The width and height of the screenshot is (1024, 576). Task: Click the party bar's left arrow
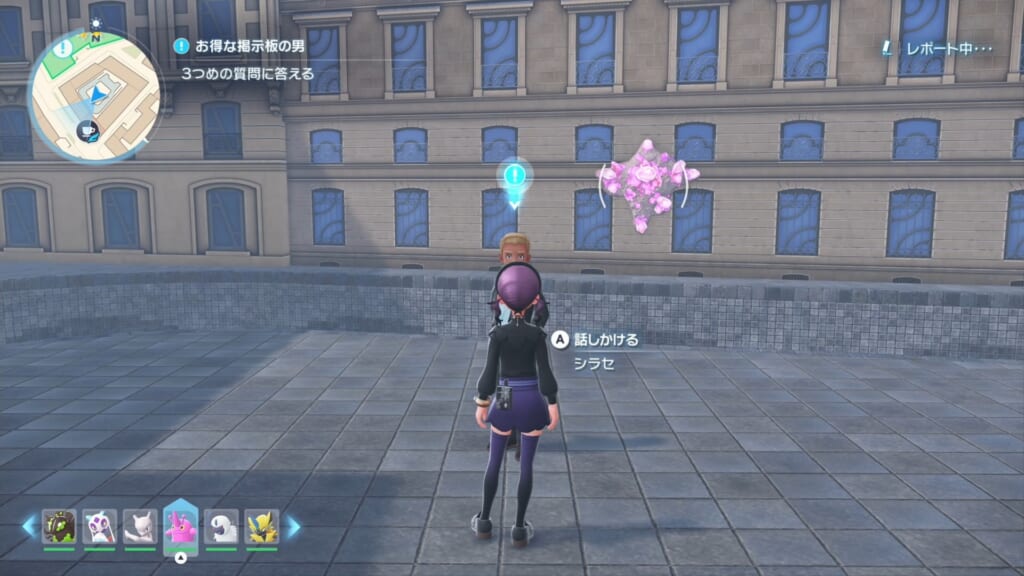[28, 526]
